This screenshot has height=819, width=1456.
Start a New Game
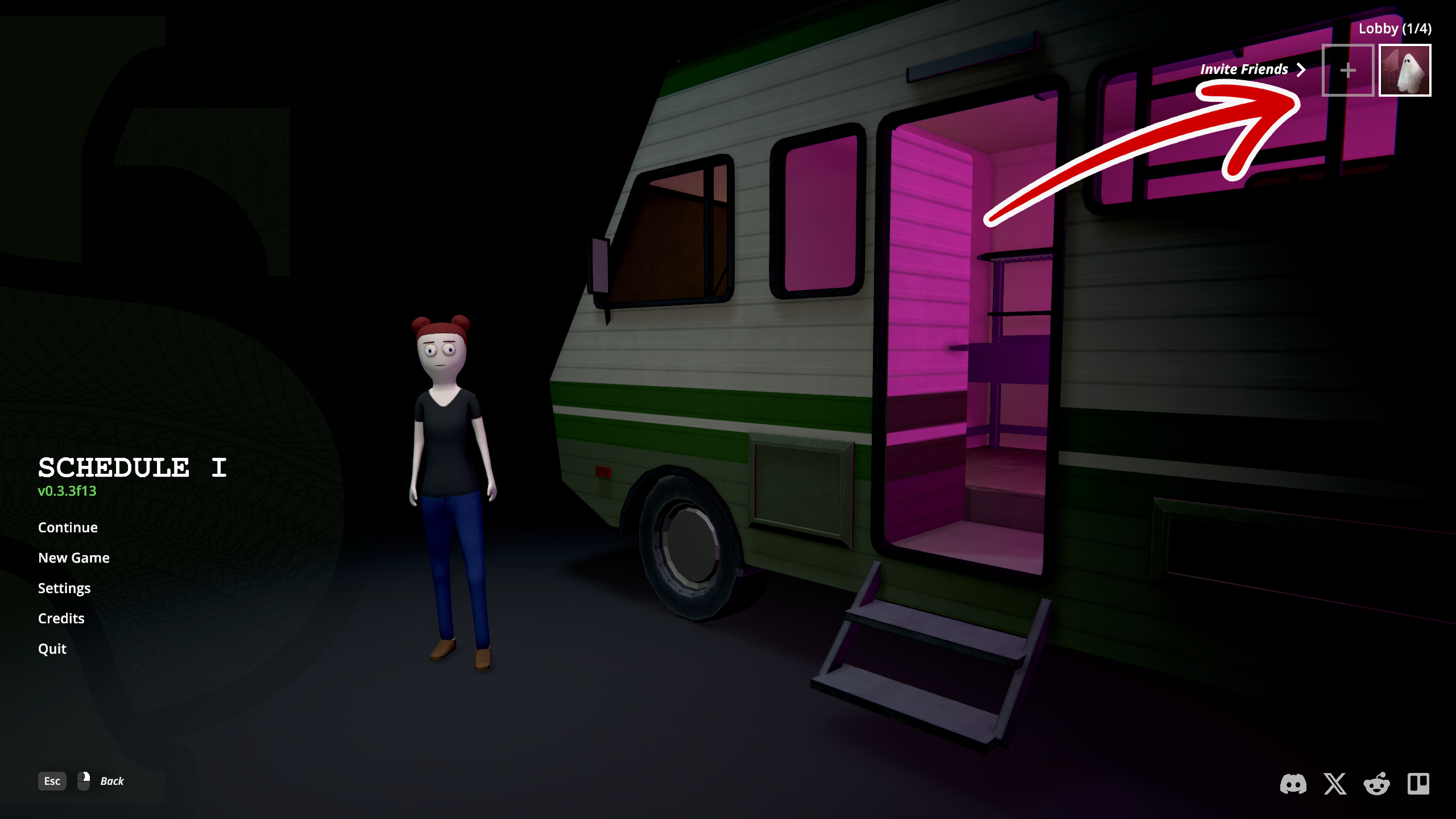[74, 557]
